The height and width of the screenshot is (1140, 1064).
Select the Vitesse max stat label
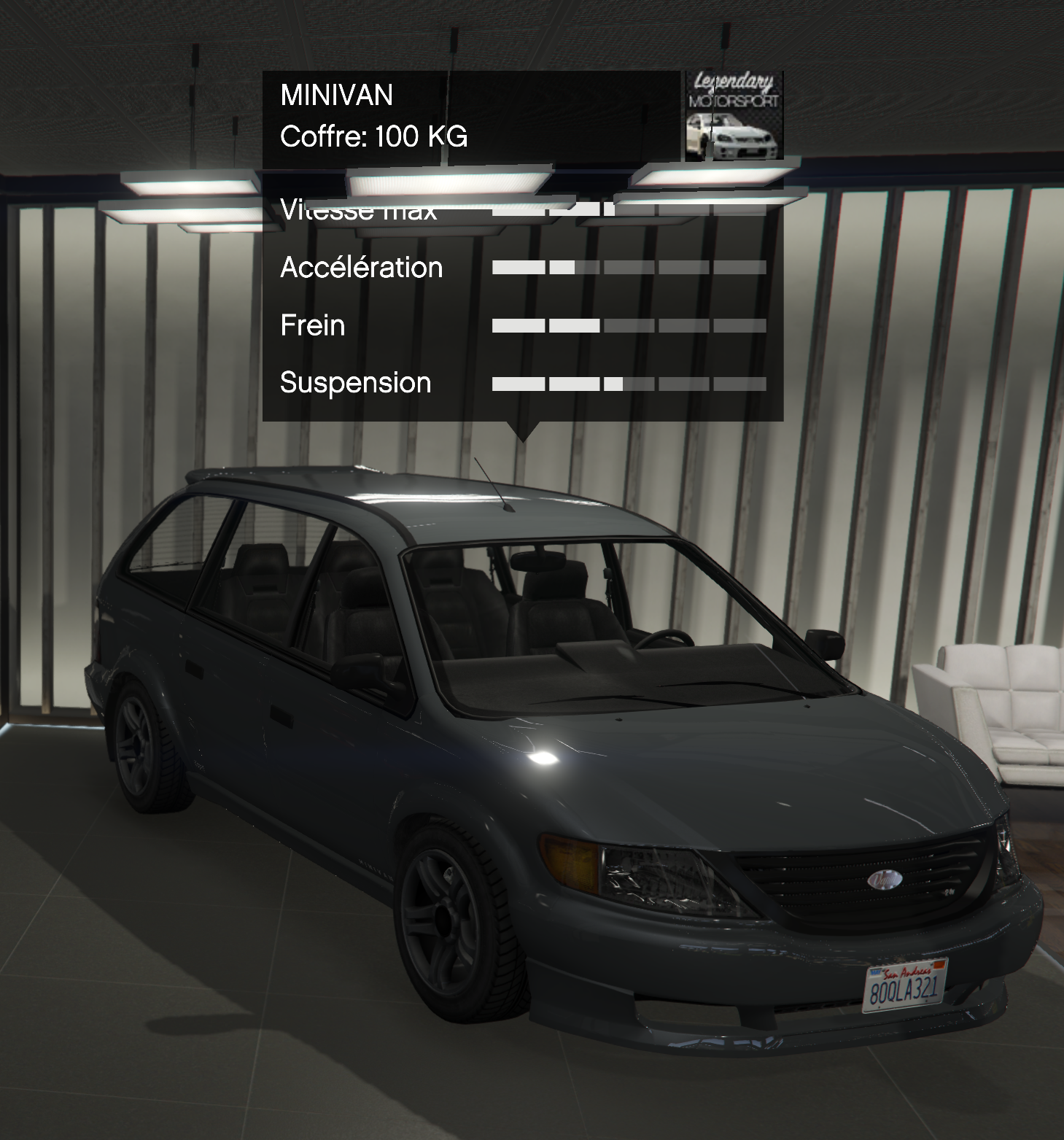point(359,209)
